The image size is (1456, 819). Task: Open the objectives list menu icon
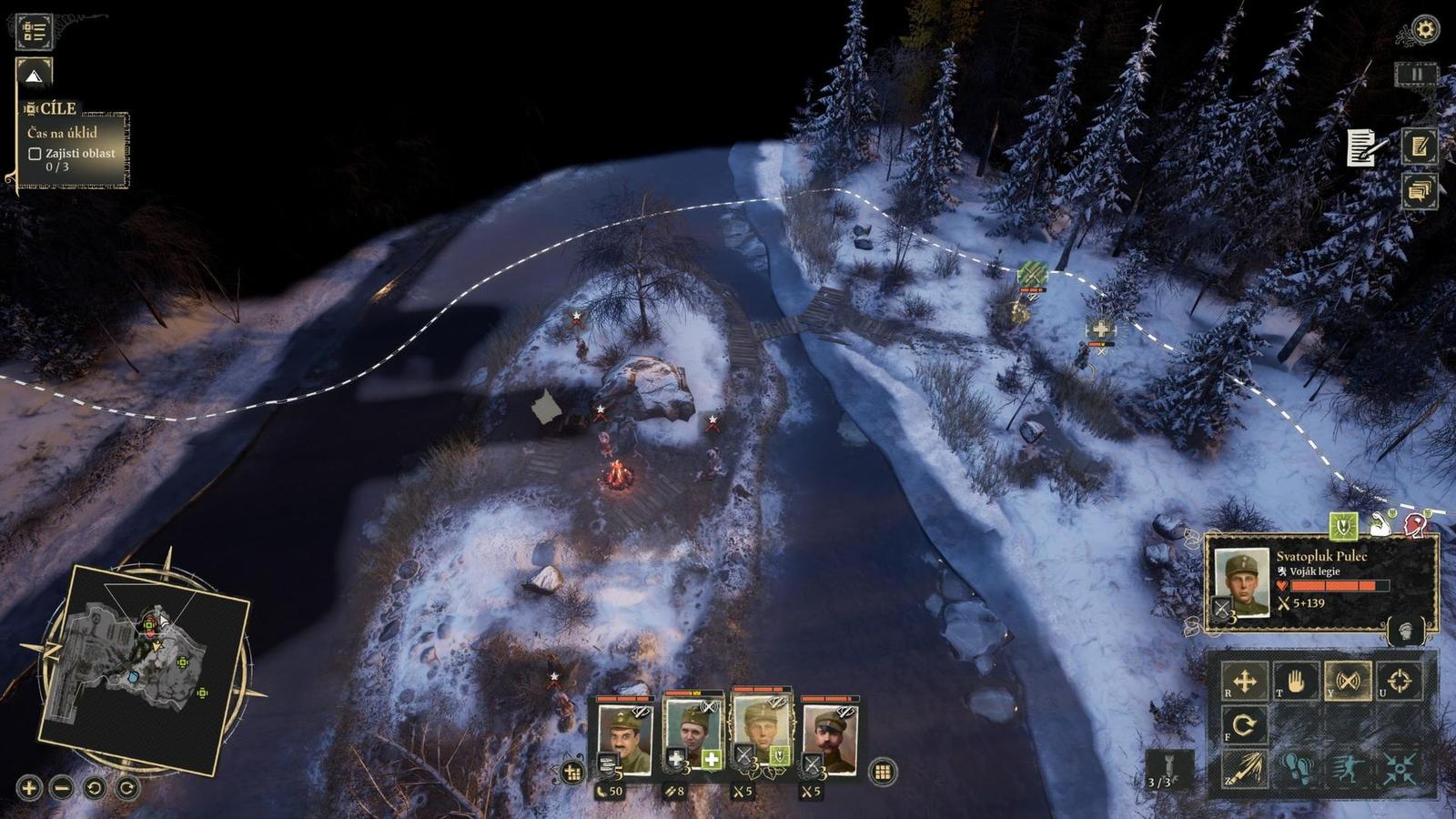pyautogui.click(x=34, y=31)
